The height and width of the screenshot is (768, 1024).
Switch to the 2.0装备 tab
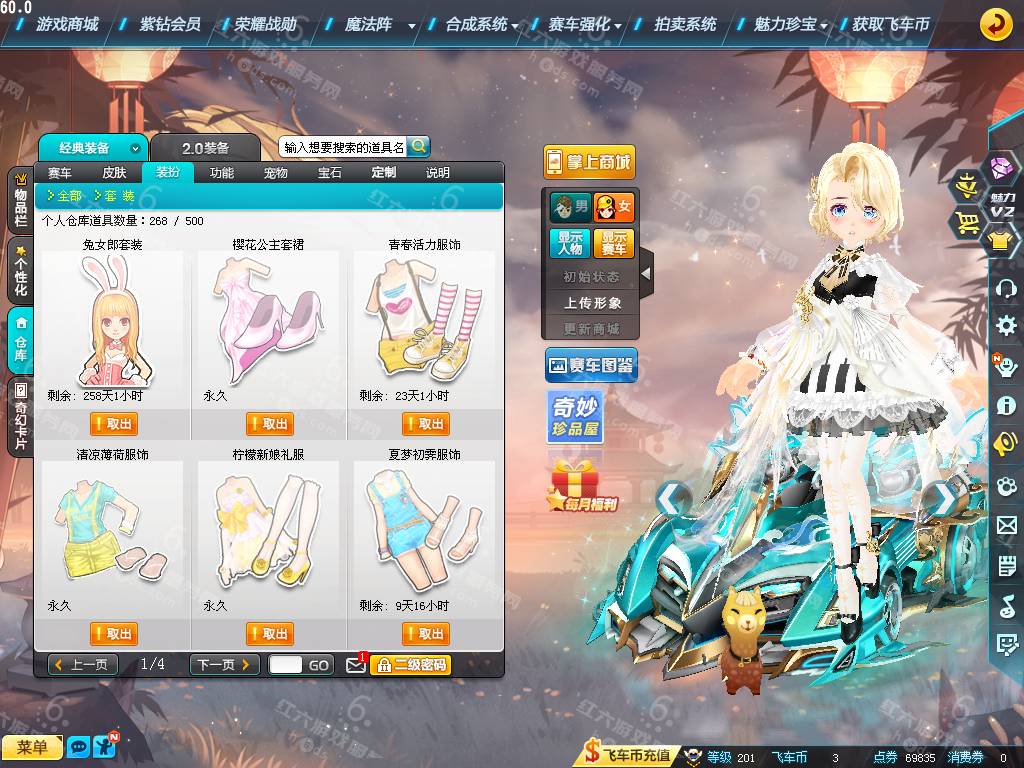[x=205, y=148]
